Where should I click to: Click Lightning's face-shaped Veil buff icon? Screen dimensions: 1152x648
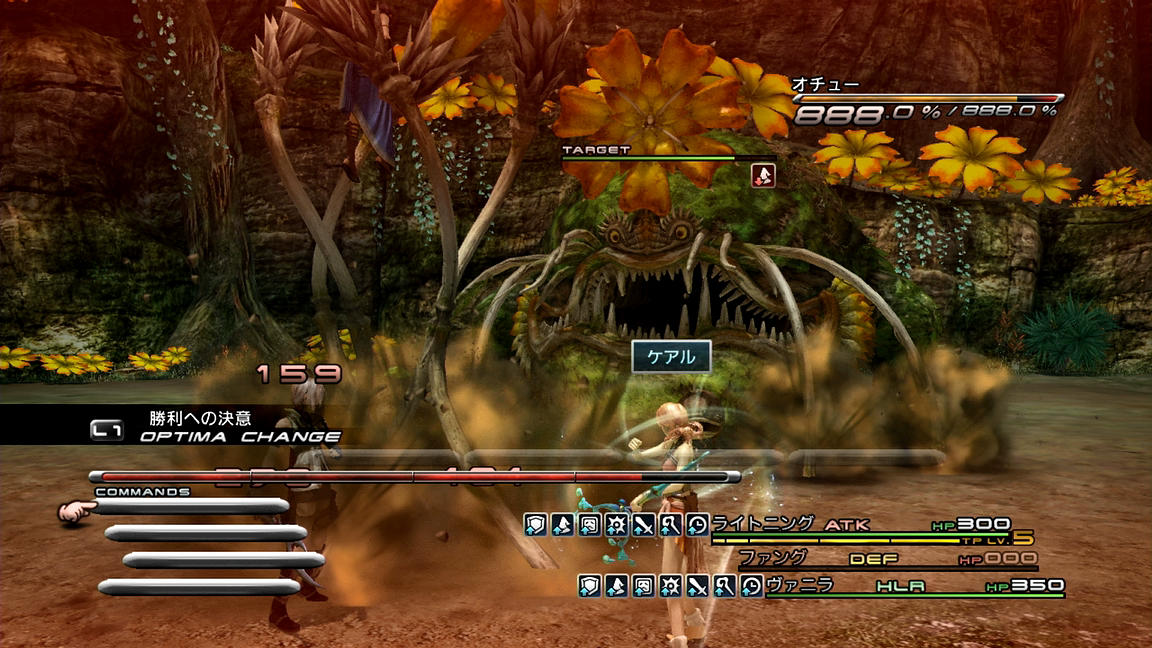pyautogui.click(x=590, y=524)
